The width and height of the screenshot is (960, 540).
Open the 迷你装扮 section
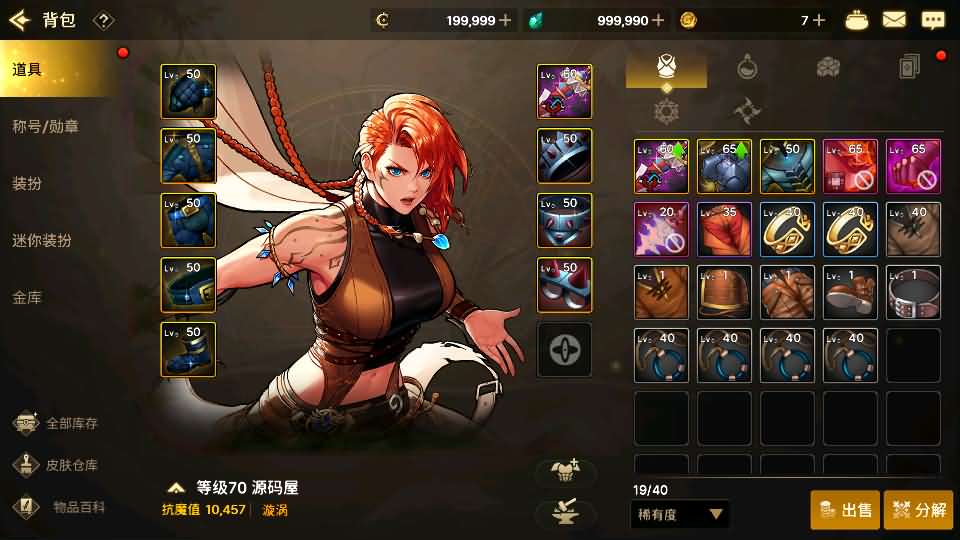coord(42,241)
